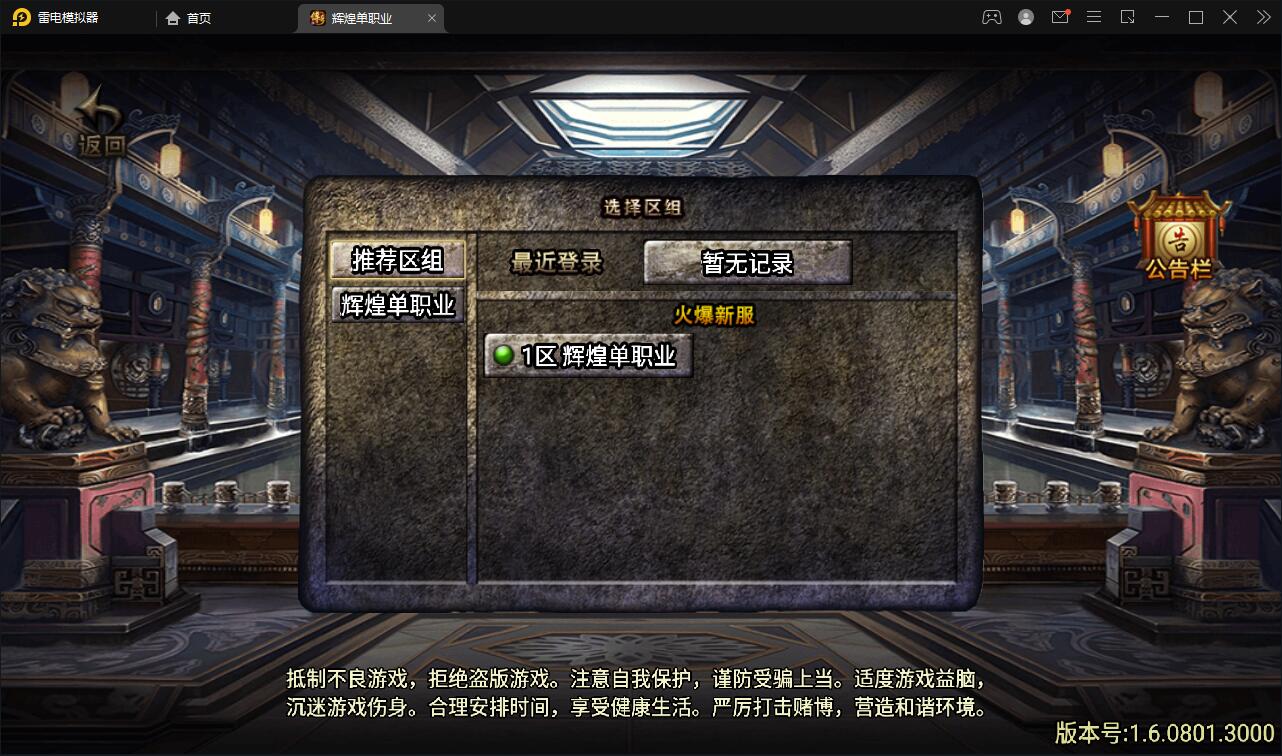Open the user account avatar icon
1282x756 pixels.
coord(1026,17)
